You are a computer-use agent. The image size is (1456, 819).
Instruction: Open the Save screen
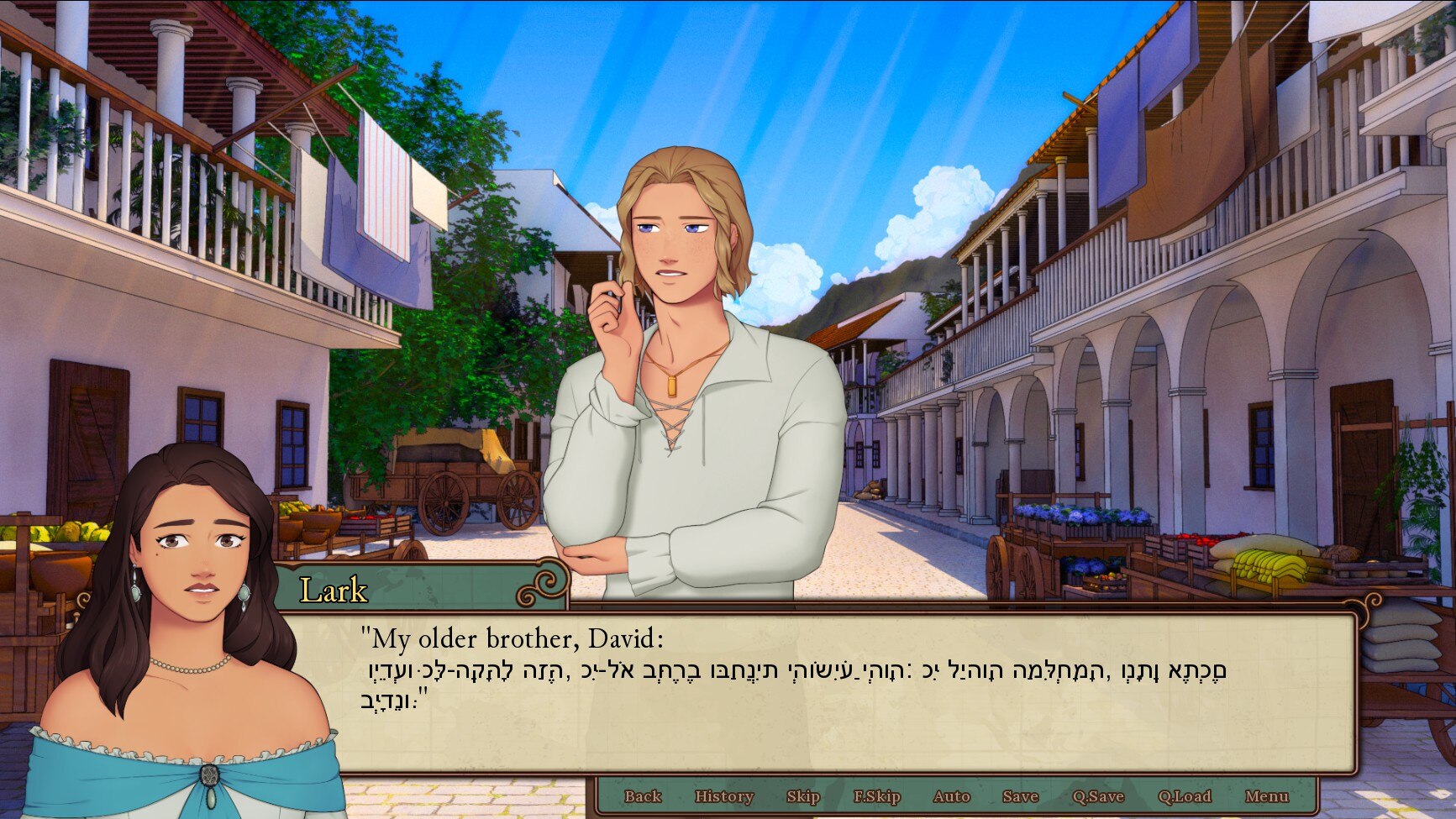1020,796
